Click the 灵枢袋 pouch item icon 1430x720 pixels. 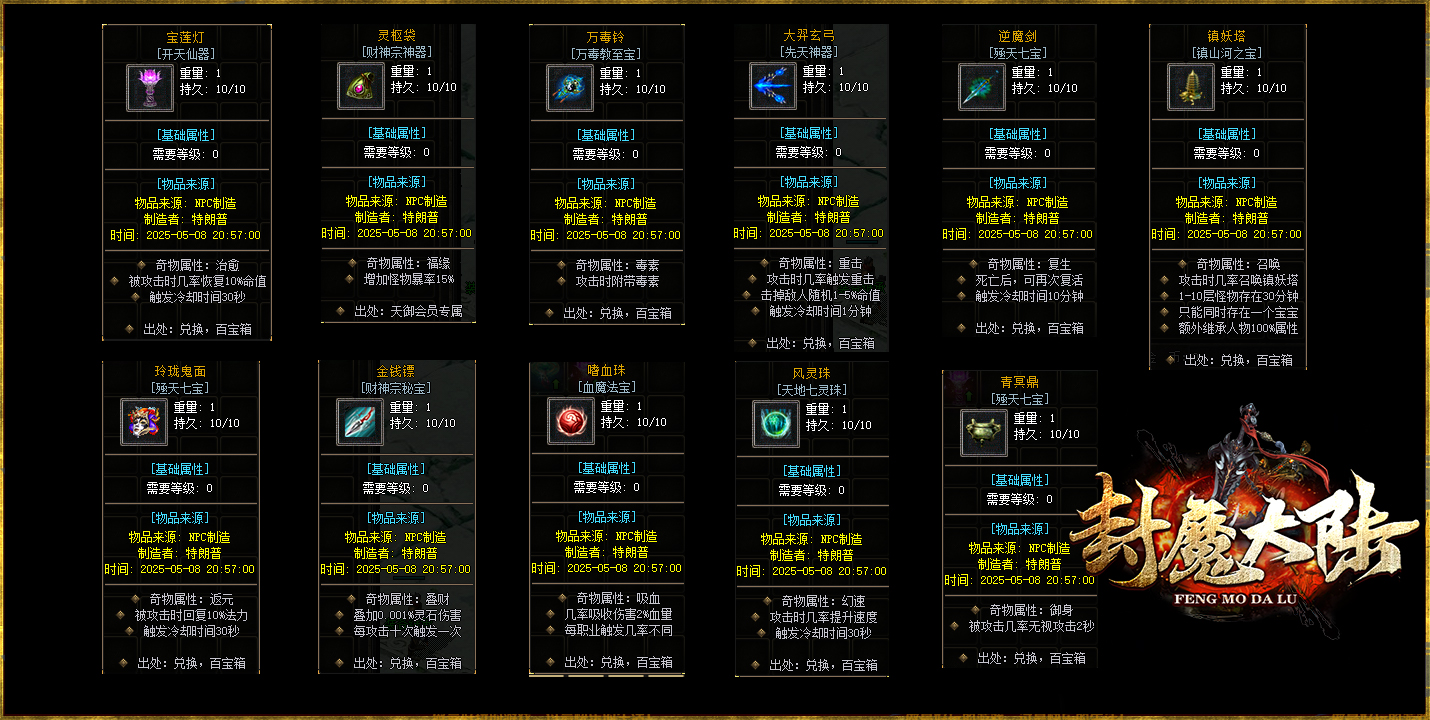pyautogui.click(x=361, y=86)
